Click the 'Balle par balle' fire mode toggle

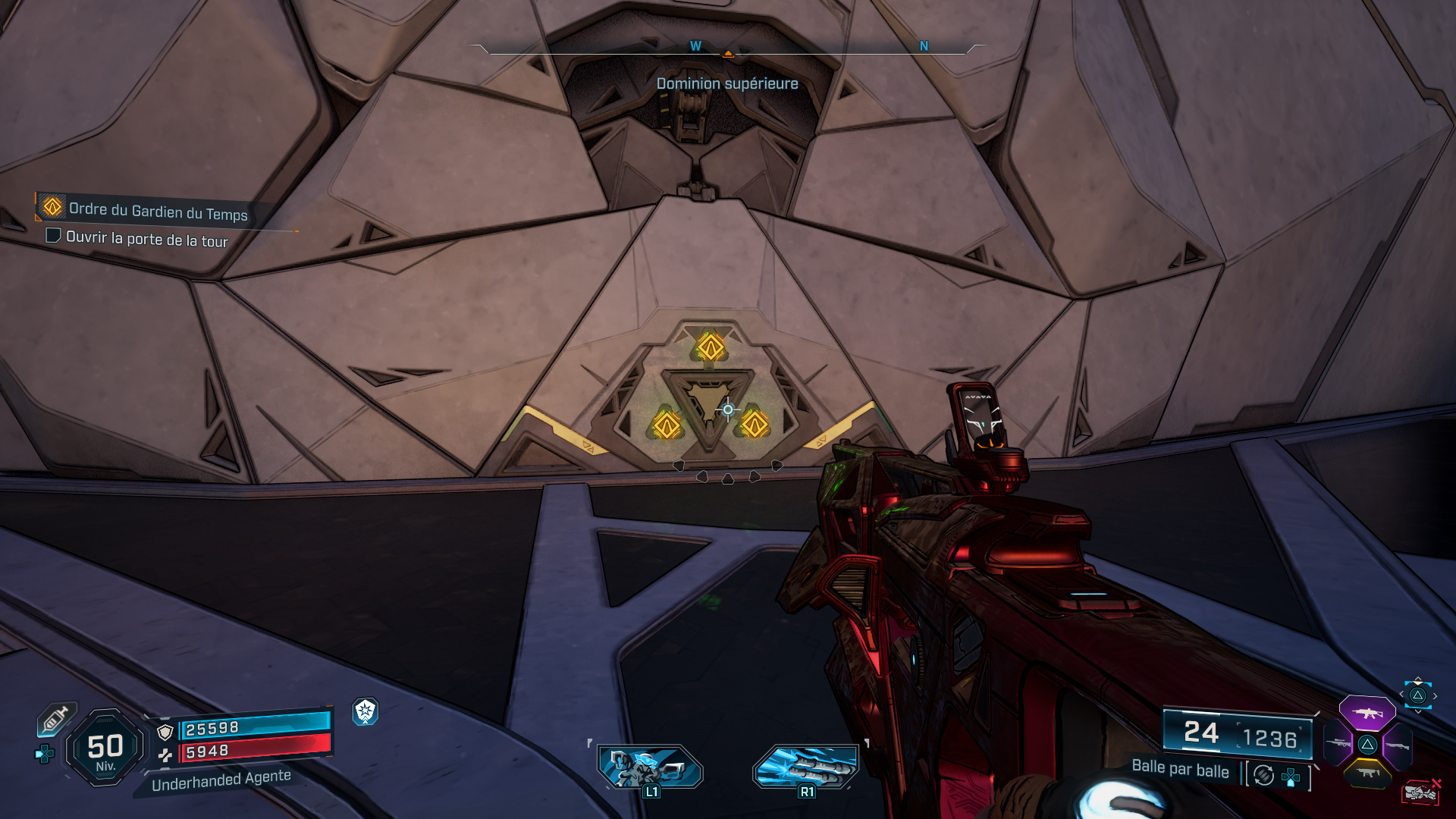[1180, 770]
